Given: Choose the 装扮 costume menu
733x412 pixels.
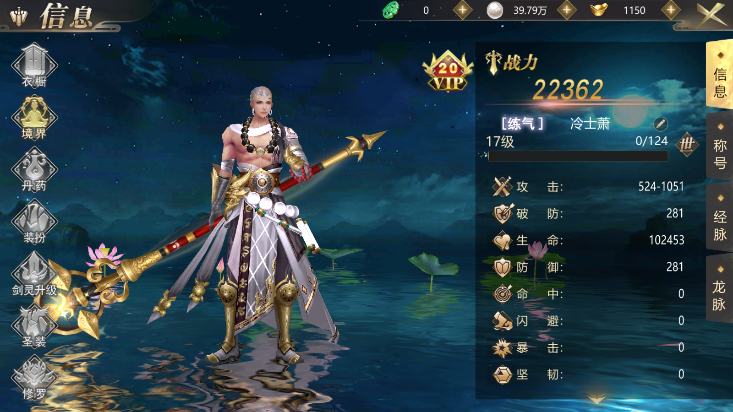Looking at the screenshot, I should (x=33, y=221).
